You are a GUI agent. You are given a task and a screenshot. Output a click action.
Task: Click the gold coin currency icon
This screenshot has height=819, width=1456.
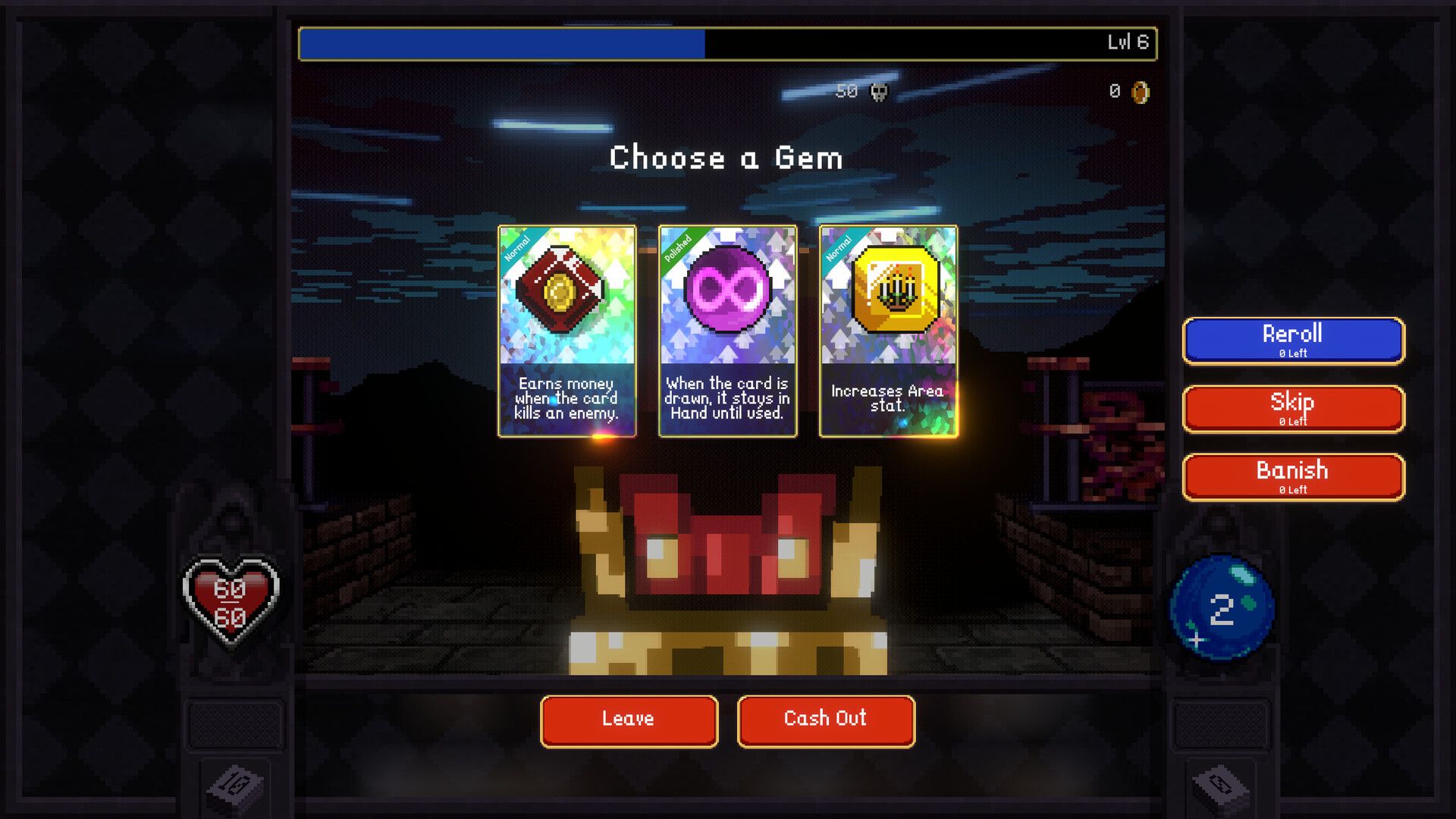pos(1140,93)
